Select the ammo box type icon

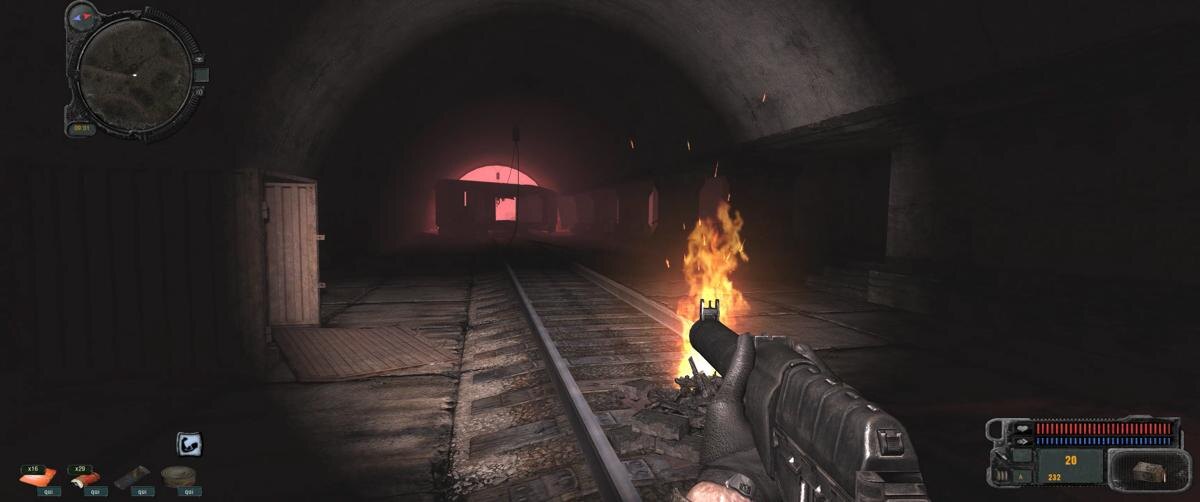[x=1149, y=471]
